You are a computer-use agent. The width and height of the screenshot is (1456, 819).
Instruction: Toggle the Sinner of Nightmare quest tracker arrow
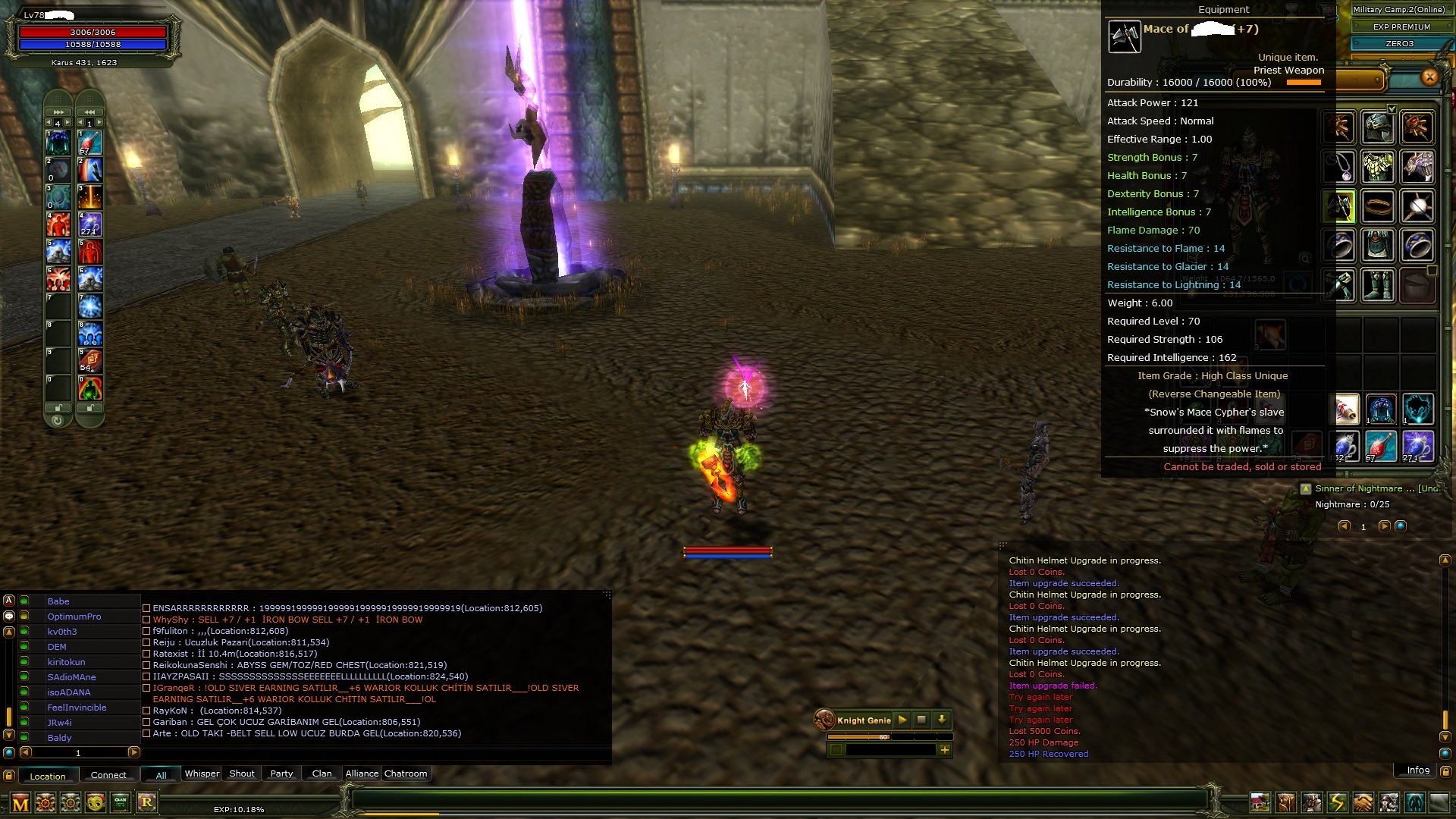click(x=1306, y=488)
